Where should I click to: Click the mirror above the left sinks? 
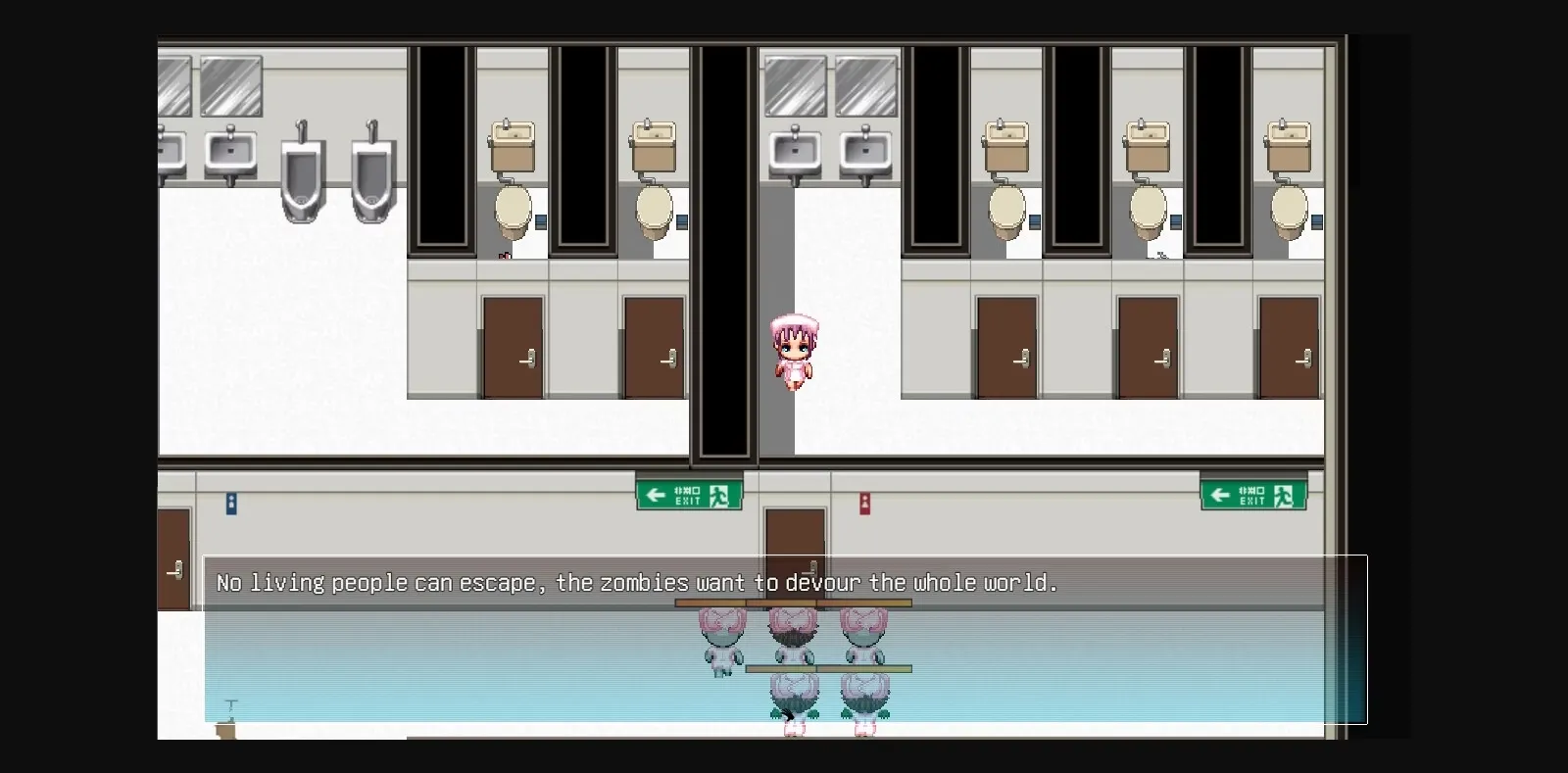pos(232,86)
